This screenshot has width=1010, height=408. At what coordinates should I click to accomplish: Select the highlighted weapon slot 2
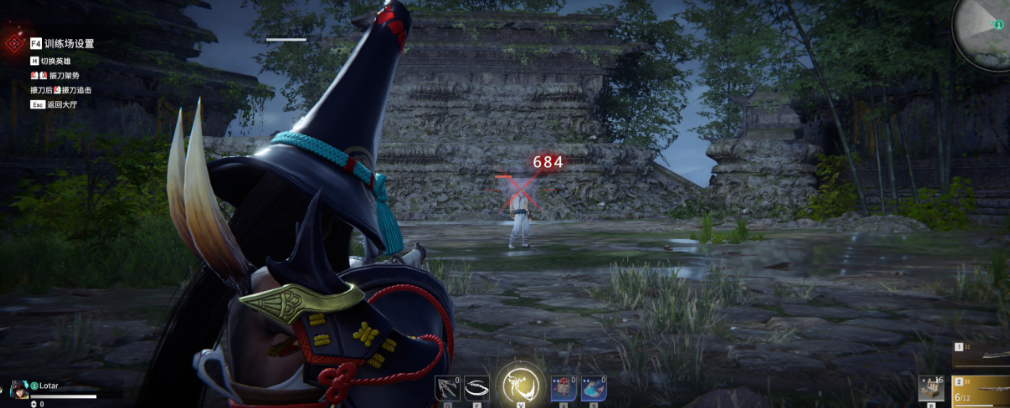pos(982,390)
